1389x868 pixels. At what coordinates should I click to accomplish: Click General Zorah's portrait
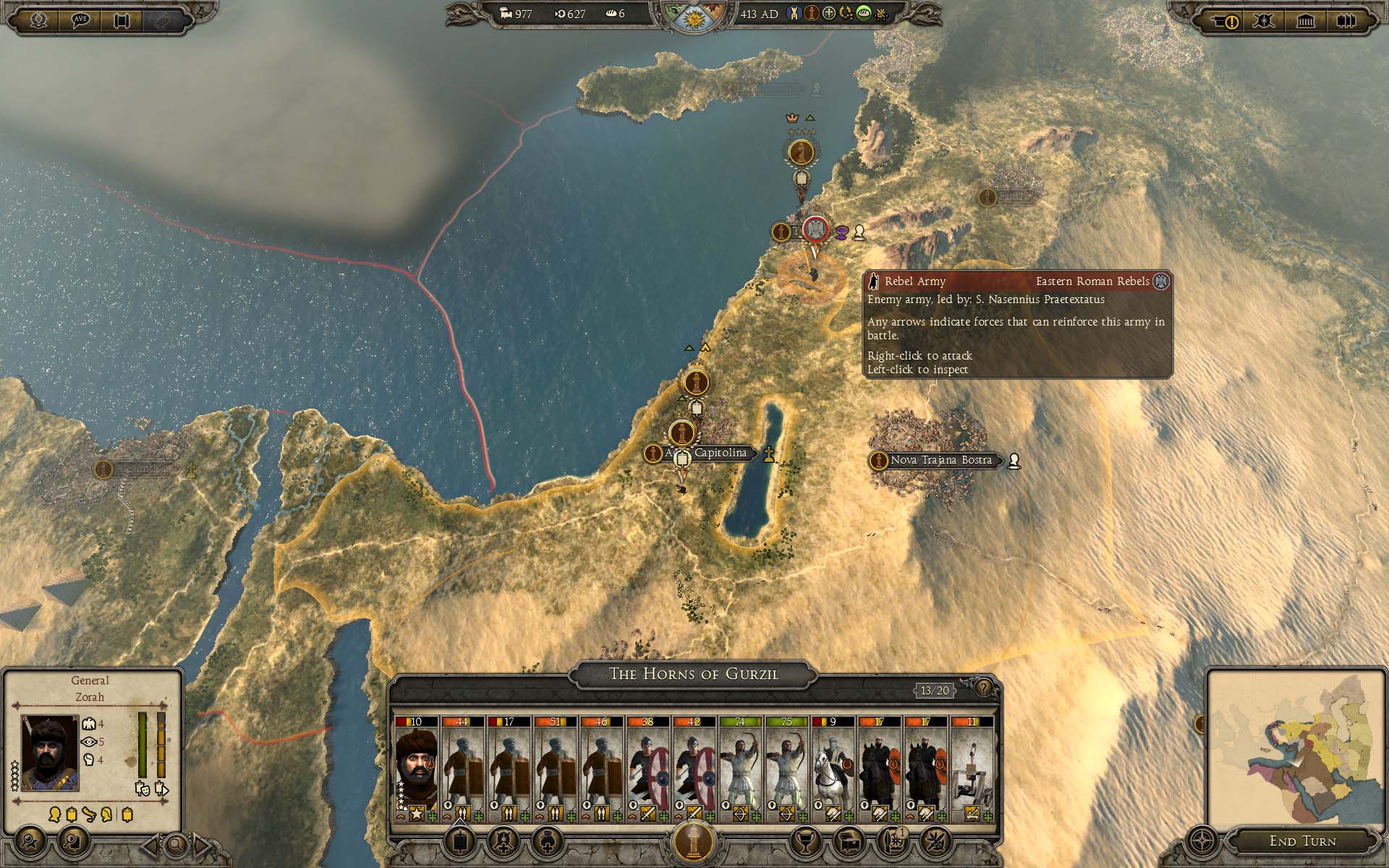50,752
